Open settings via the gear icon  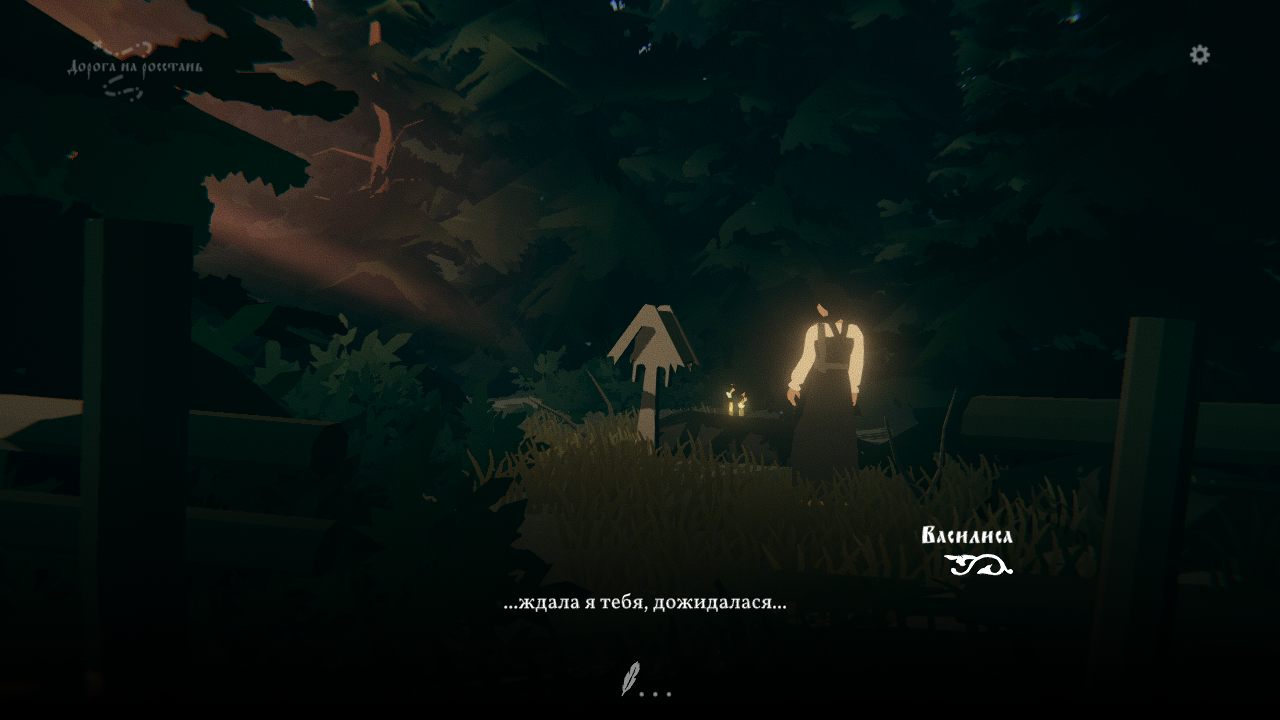coord(1200,55)
